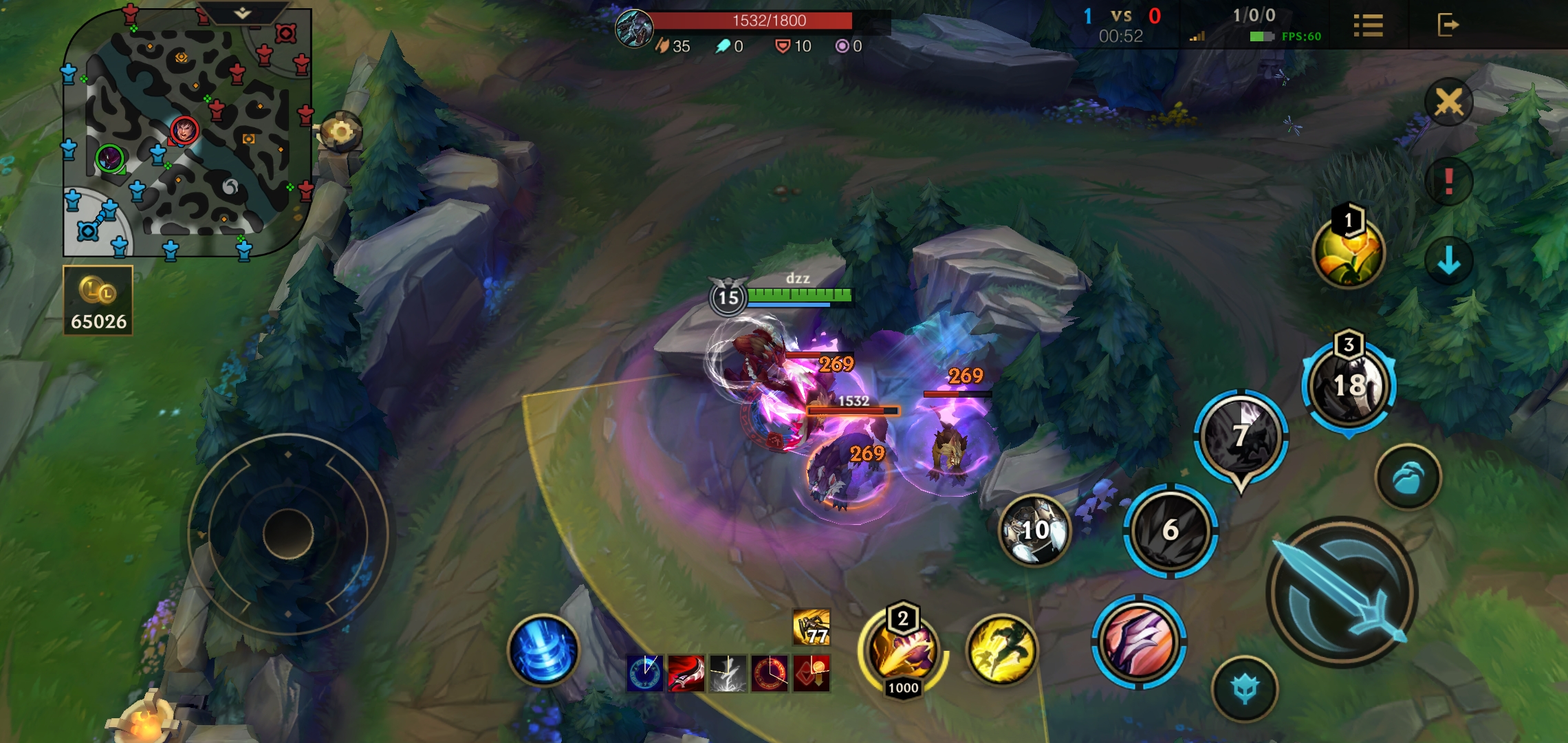
Task: Cast the yellow running-figure Ghost spell
Action: pos(1001,650)
